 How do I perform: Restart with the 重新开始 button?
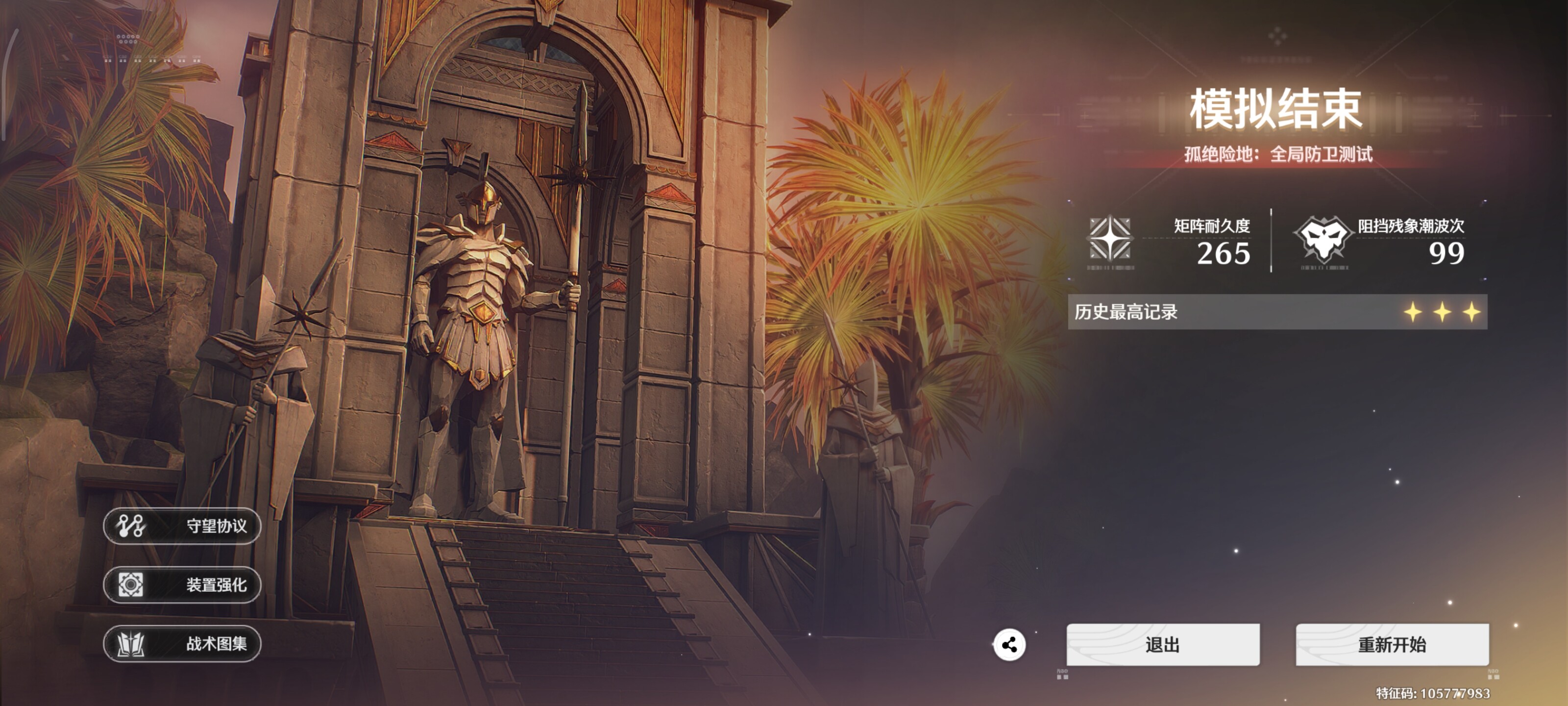click(x=1392, y=644)
